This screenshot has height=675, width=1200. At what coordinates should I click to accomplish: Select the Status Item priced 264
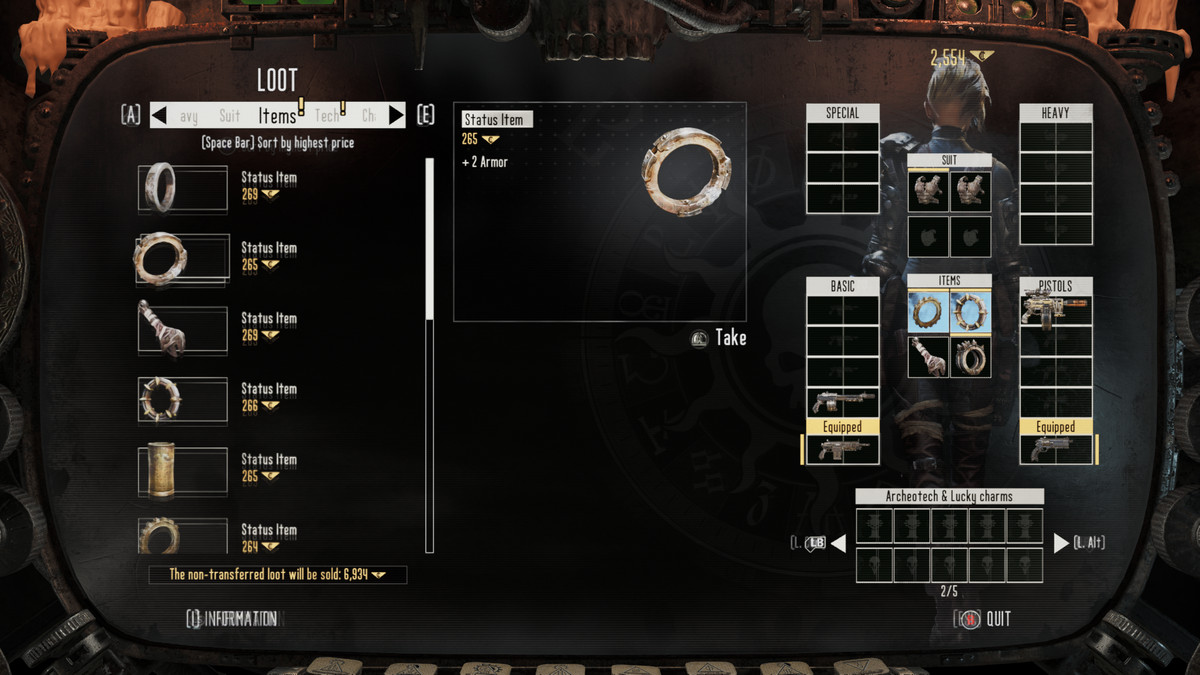coord(183,536)
